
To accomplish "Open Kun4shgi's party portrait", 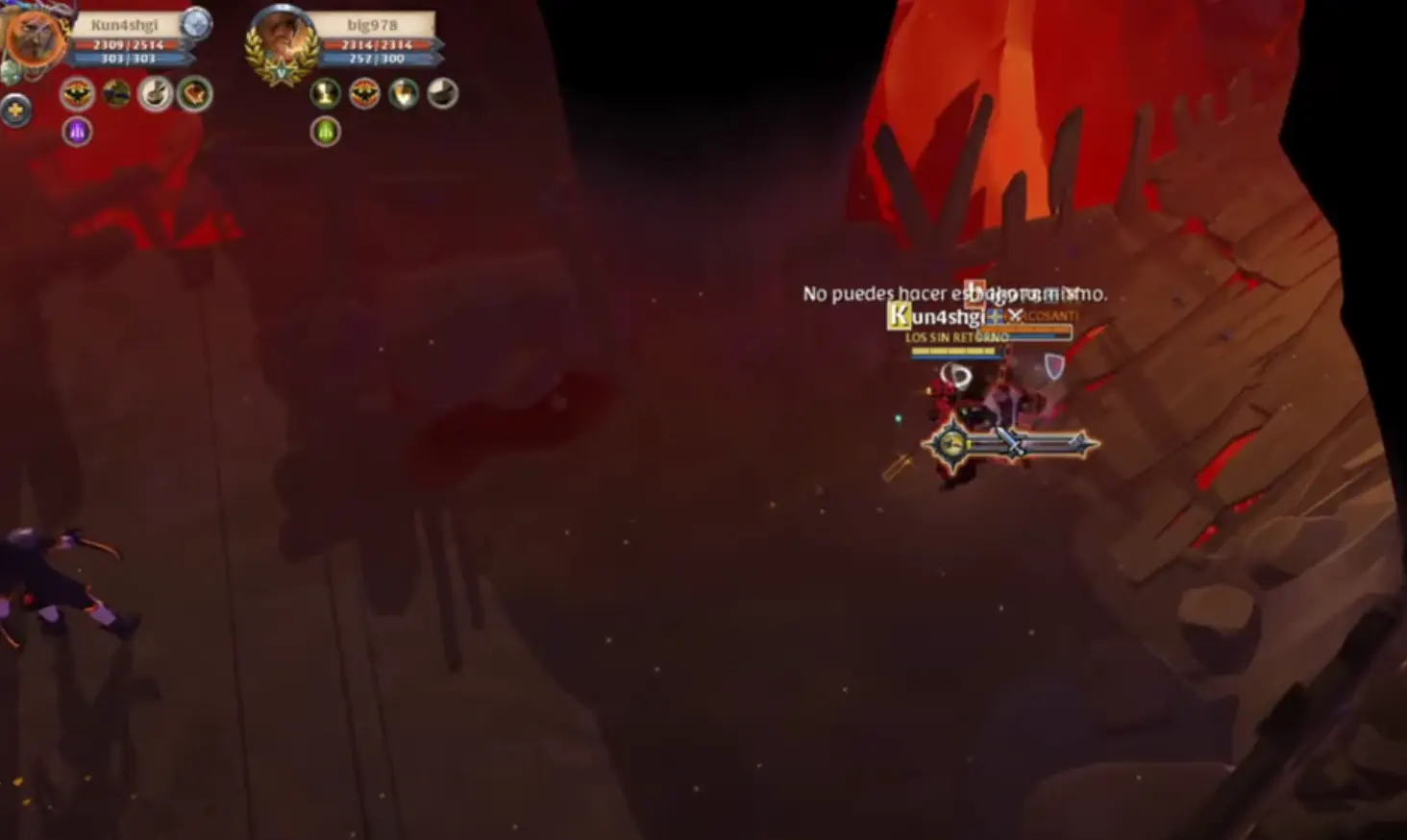I will 36,38.
